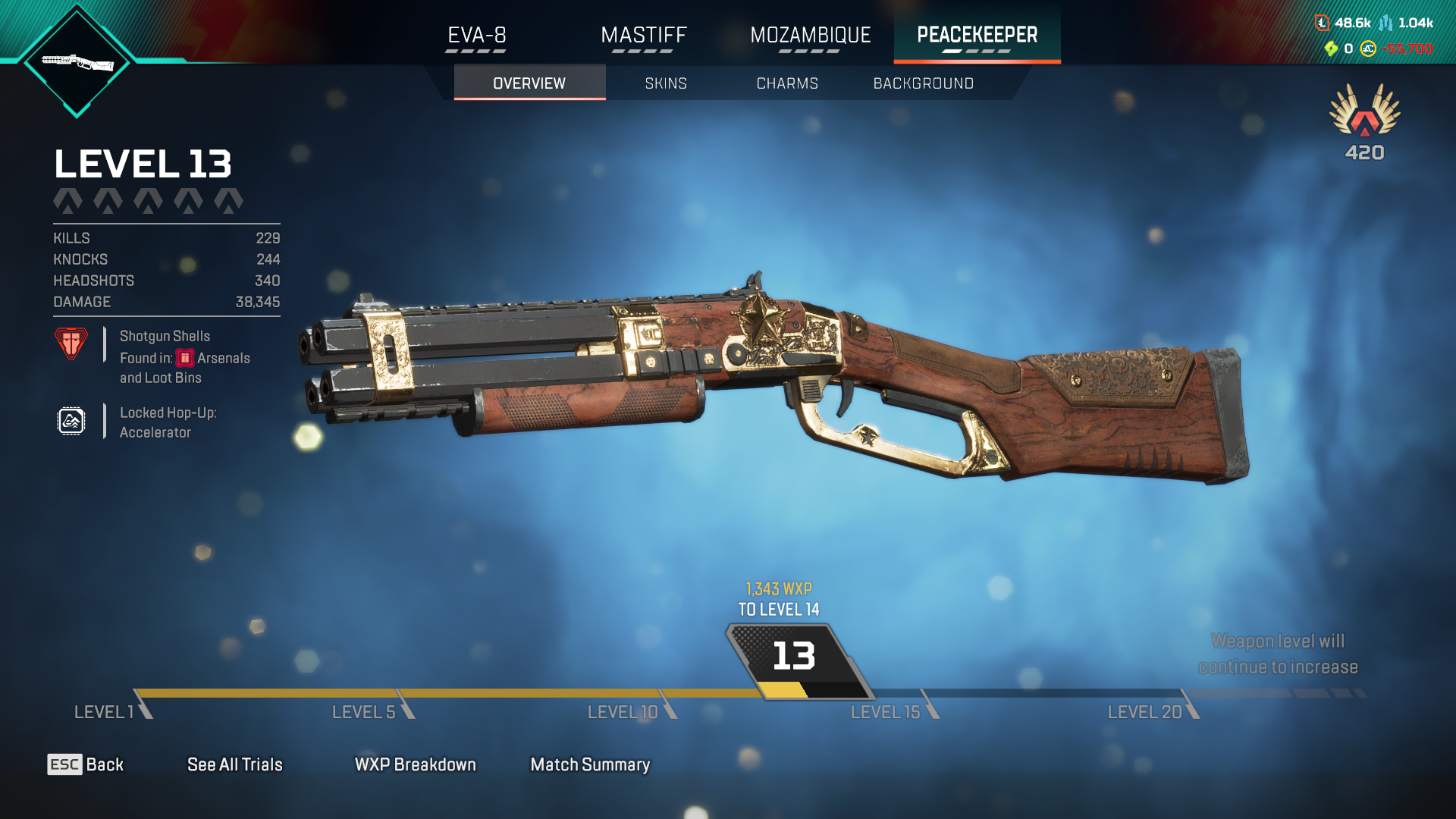Image resolution: width=1456 pixels, height=819 pixels.
Task: Click the Level 13 progress badge
Action: pos(794,657)
